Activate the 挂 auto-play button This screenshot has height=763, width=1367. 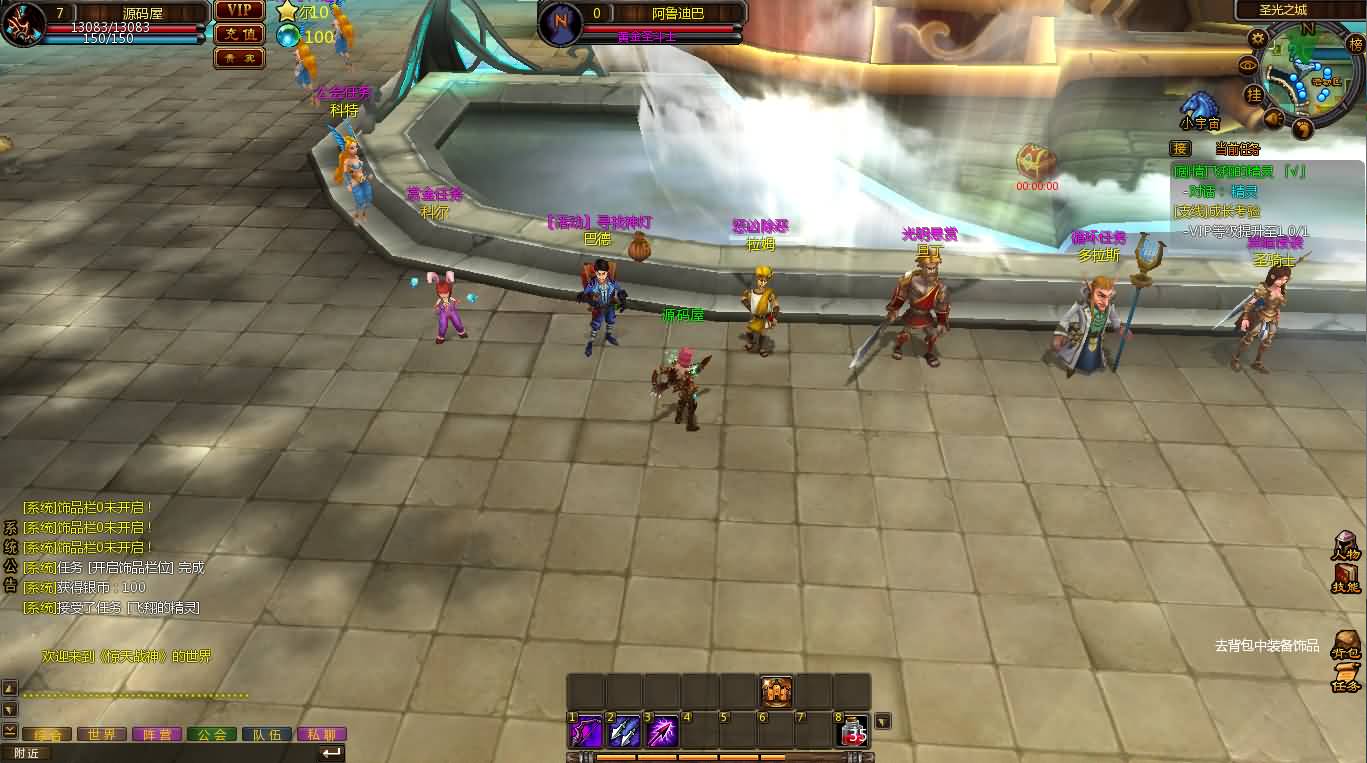click(1254, 94)
